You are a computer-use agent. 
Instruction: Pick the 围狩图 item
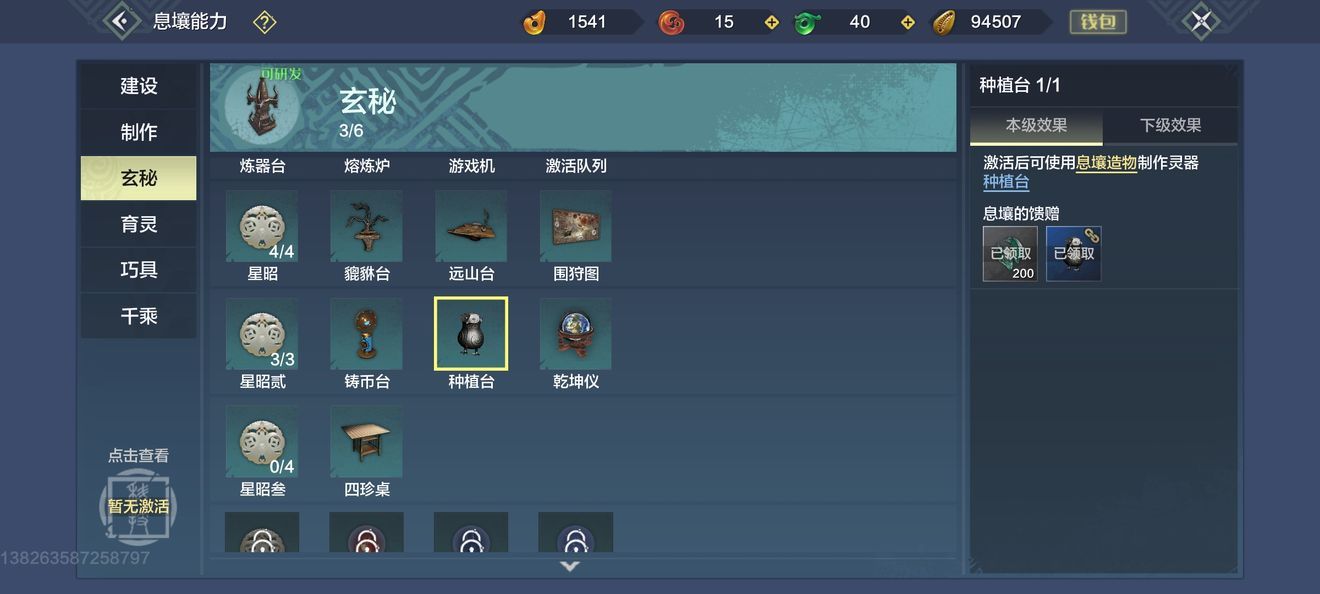pyautogui.click(x=575, y=226)
